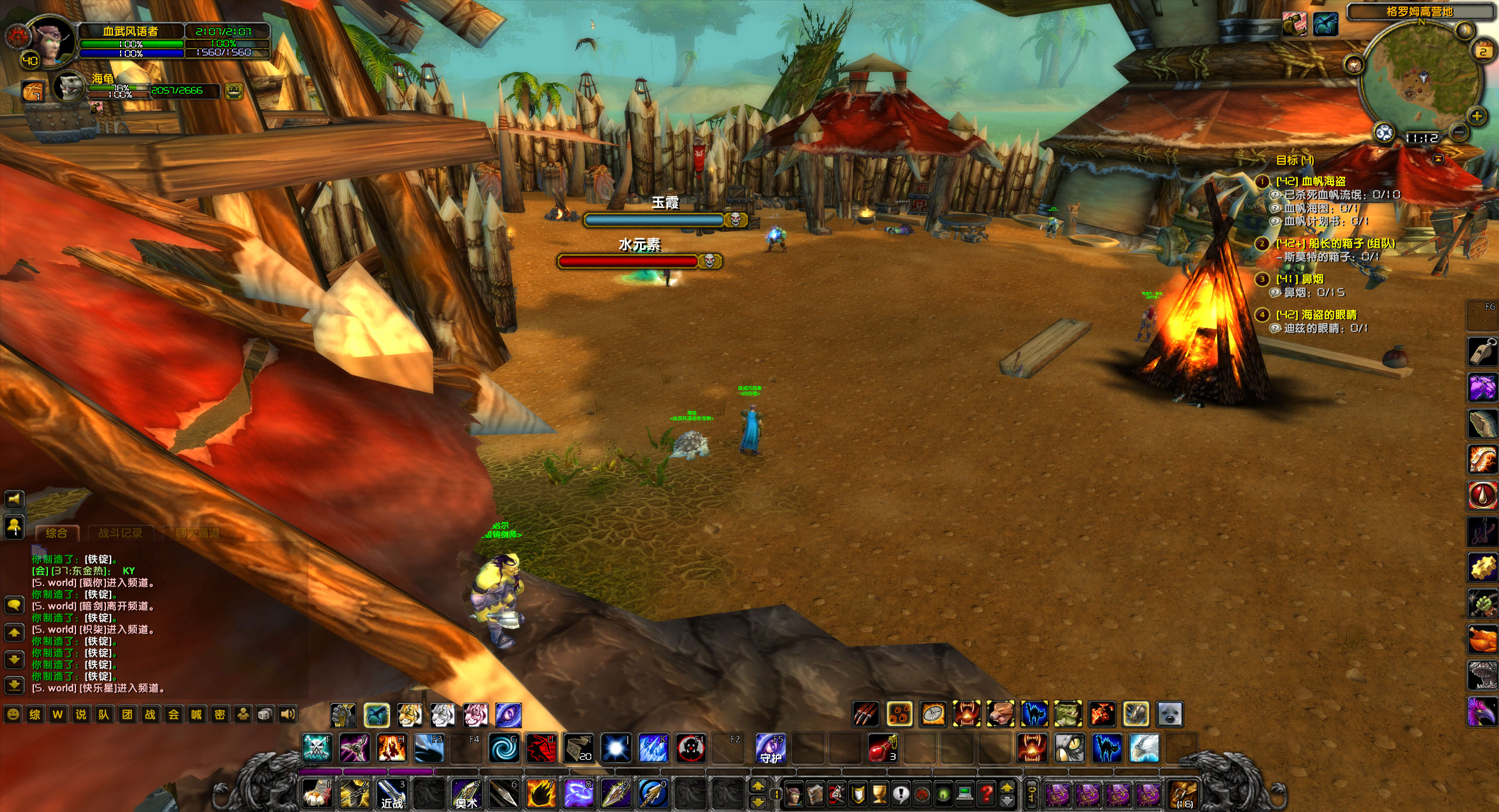Toggle the megaphone icon beside the chat window
The width and height of the screenshot is (1499, 812).
(14, 499)
